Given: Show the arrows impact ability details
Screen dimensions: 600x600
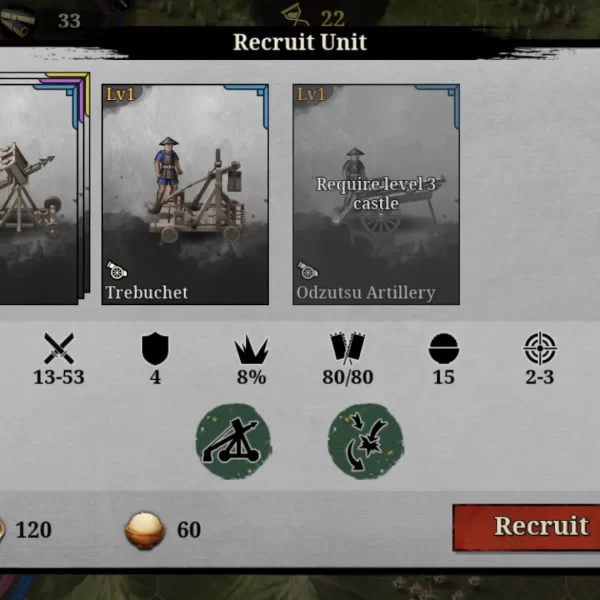Looking at the screenshot, I should click(365, 441).
